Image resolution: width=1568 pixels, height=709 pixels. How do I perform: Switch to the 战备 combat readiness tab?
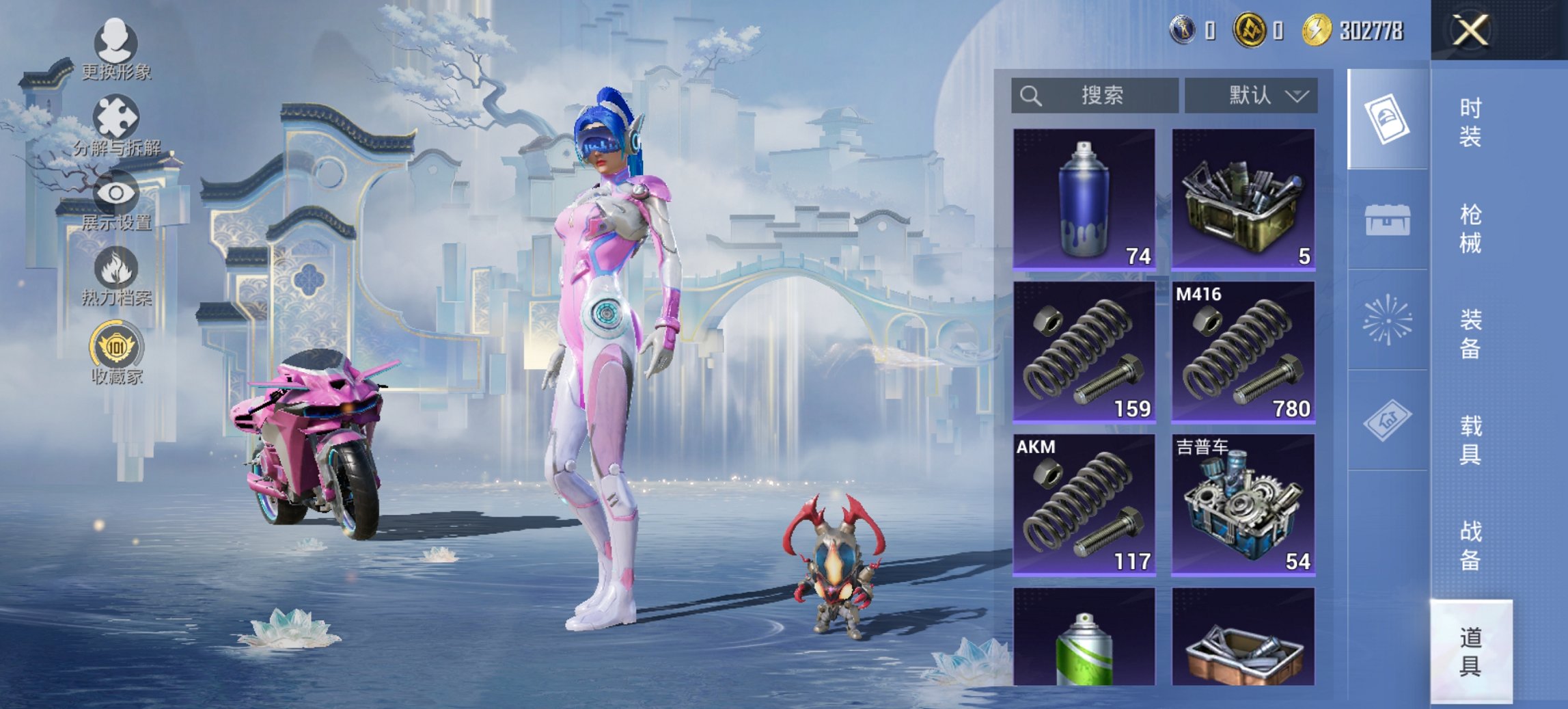[1470, 545]
